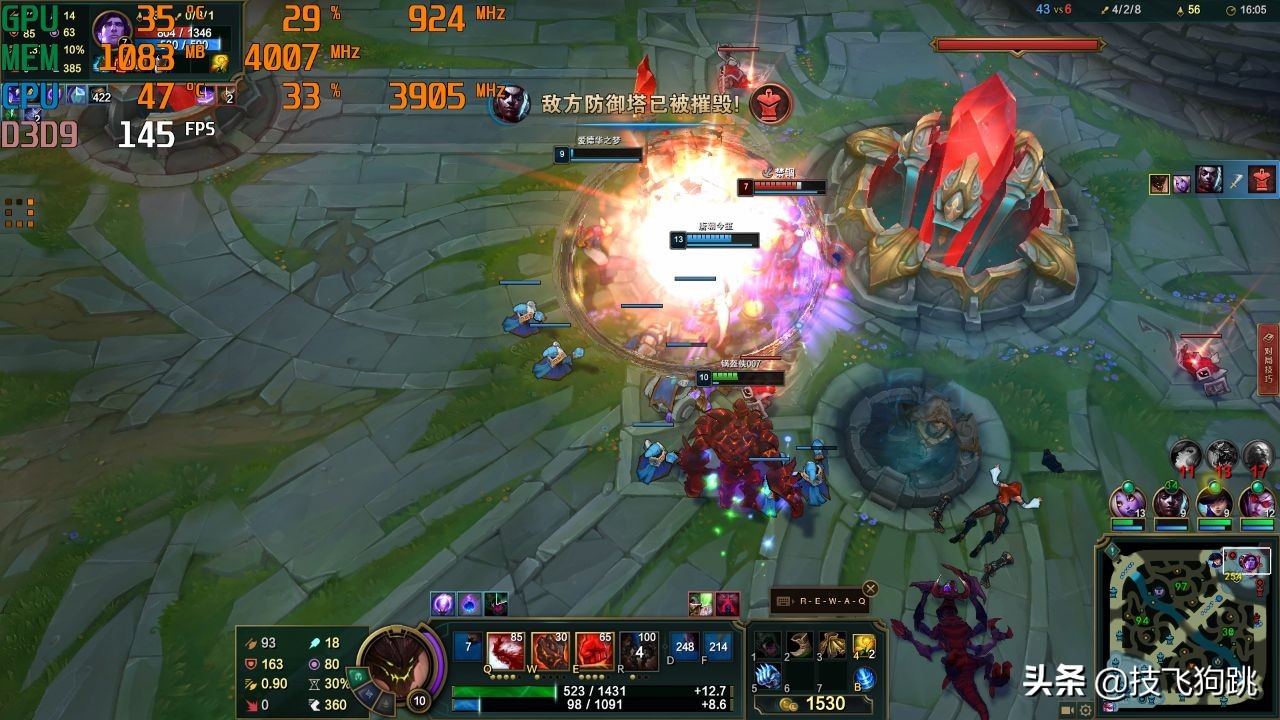The image size is (1280, 720).
Task: Open the side tab on the right edge
Action: [x=1268, y=360]
